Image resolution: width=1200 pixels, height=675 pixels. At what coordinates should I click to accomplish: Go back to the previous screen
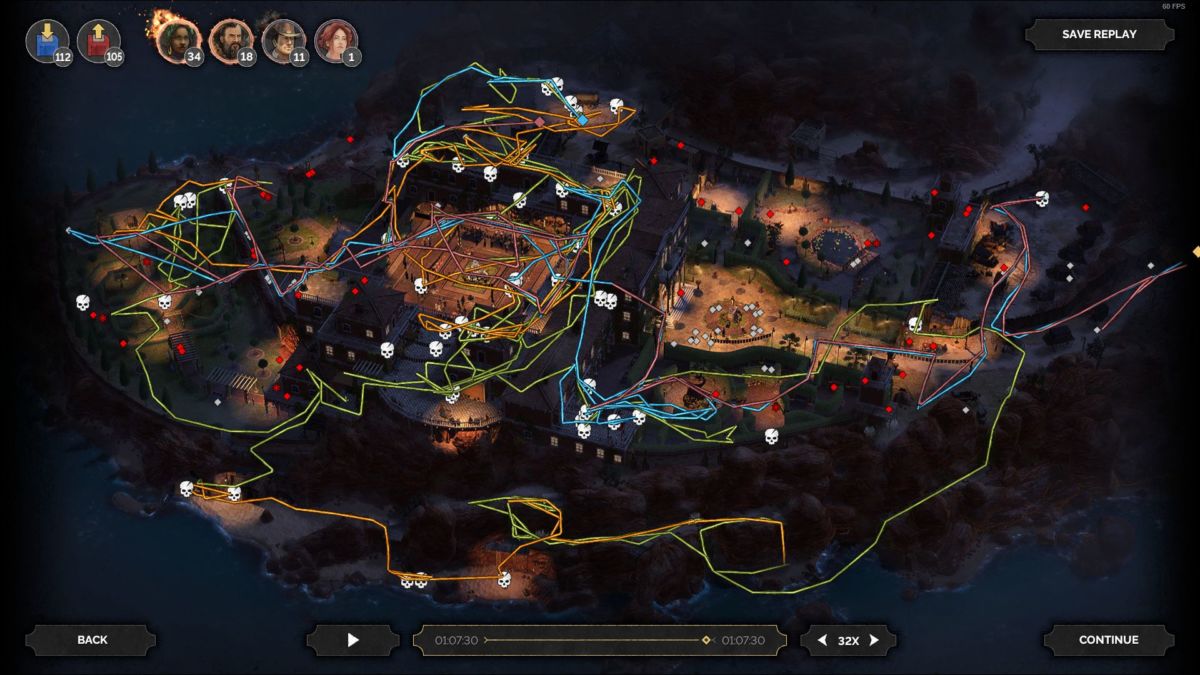click(91, 640)
